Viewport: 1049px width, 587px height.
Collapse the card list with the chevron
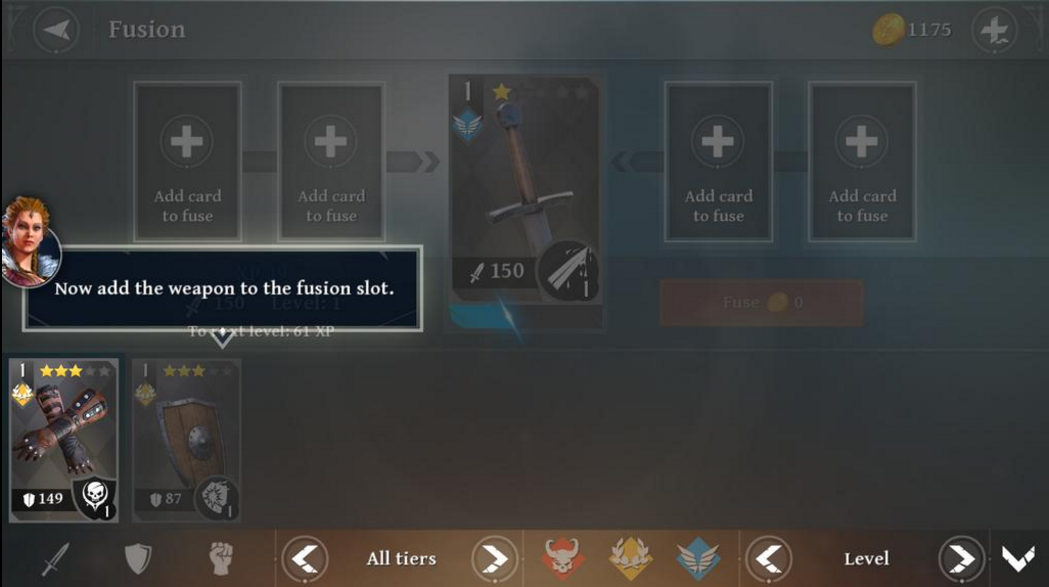click(1019, 558)
